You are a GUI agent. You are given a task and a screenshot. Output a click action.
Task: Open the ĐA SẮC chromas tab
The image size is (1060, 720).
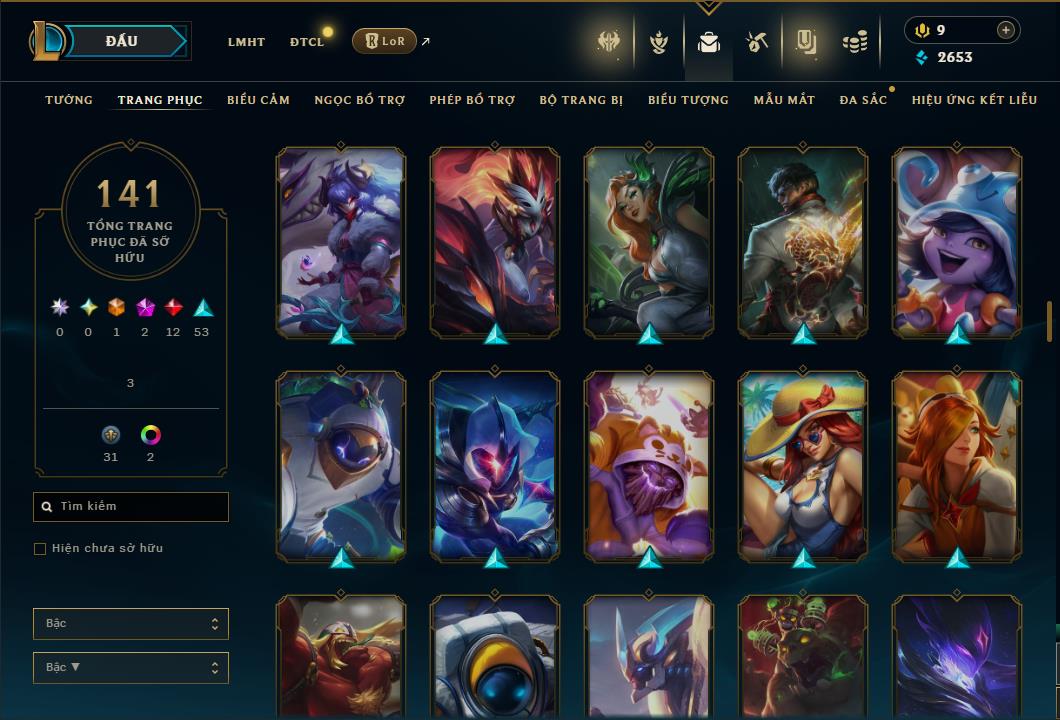pyautogui.click(x=863, y=100)
